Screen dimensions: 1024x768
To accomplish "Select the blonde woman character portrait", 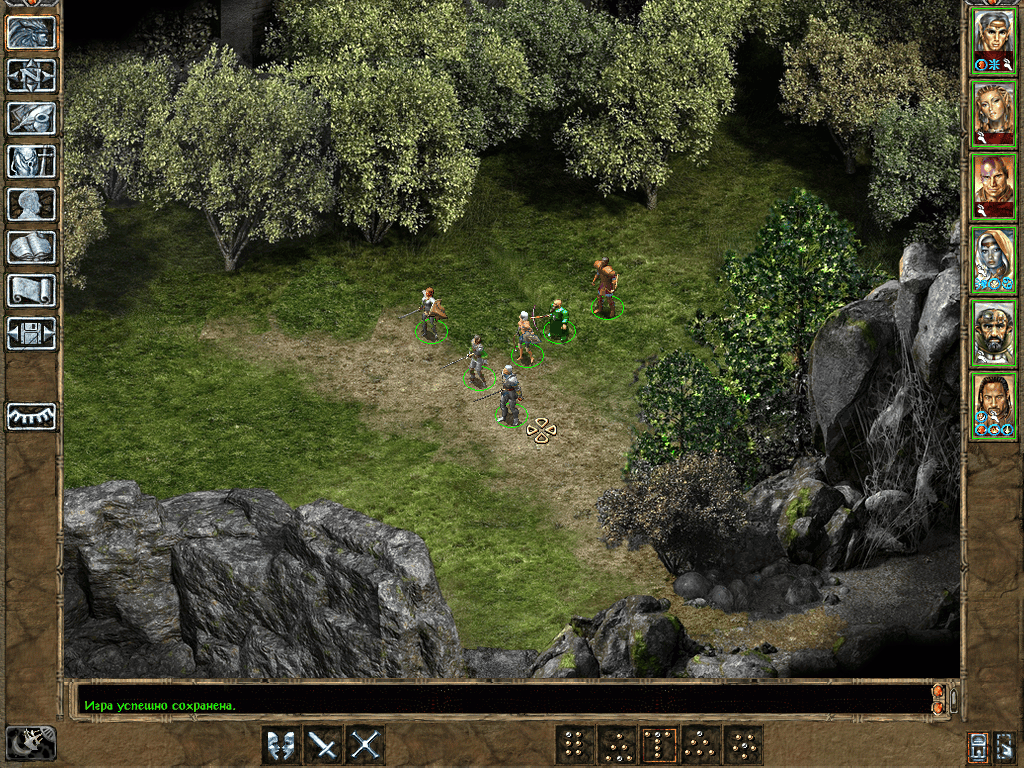I will tap(993, 114).
